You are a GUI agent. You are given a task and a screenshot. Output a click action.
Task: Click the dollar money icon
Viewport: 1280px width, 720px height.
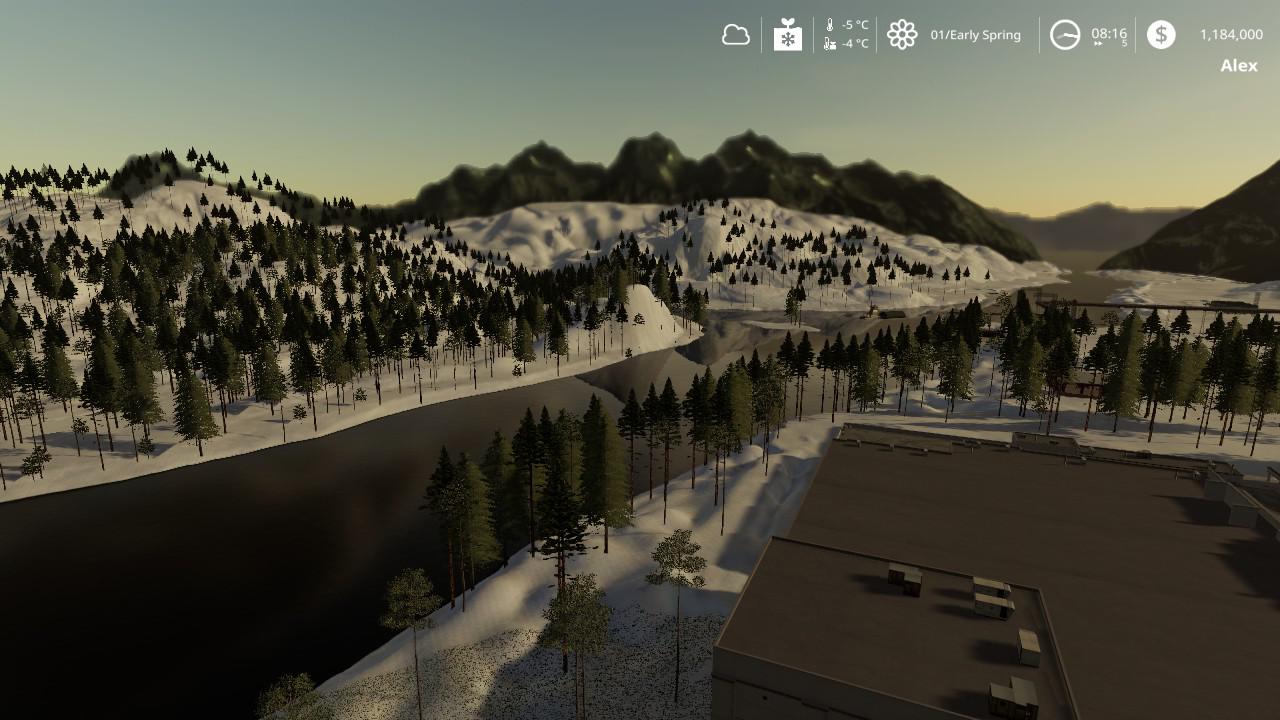click(1161, 35)
